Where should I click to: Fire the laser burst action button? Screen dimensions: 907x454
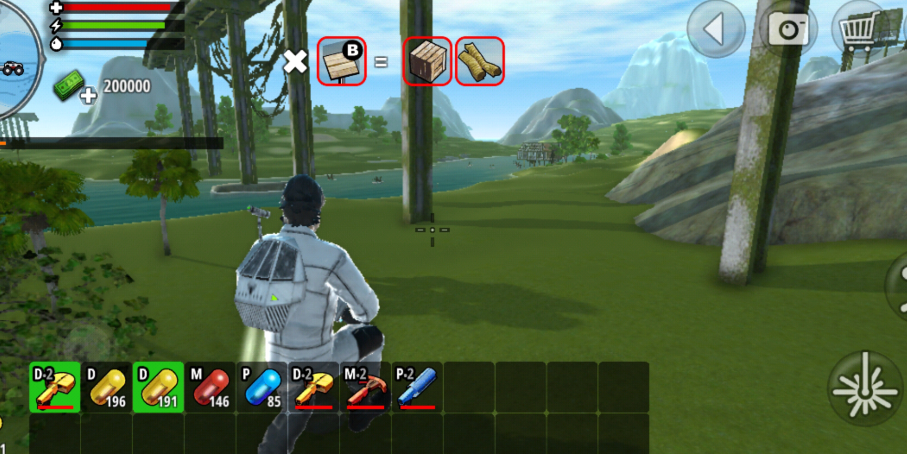[x=865, y=388]
